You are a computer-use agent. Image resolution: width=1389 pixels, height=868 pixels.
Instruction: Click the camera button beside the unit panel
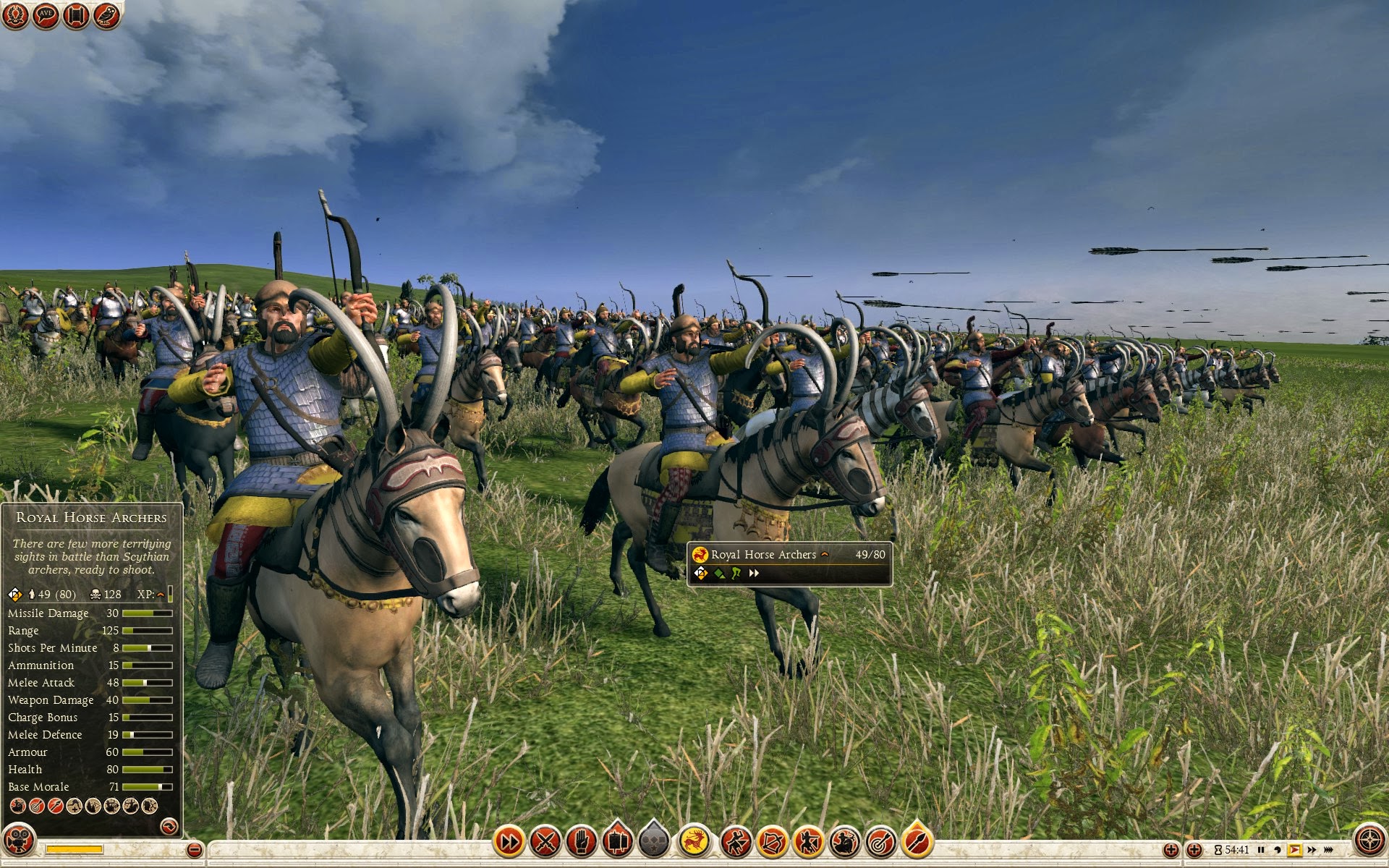pos(19,841)
